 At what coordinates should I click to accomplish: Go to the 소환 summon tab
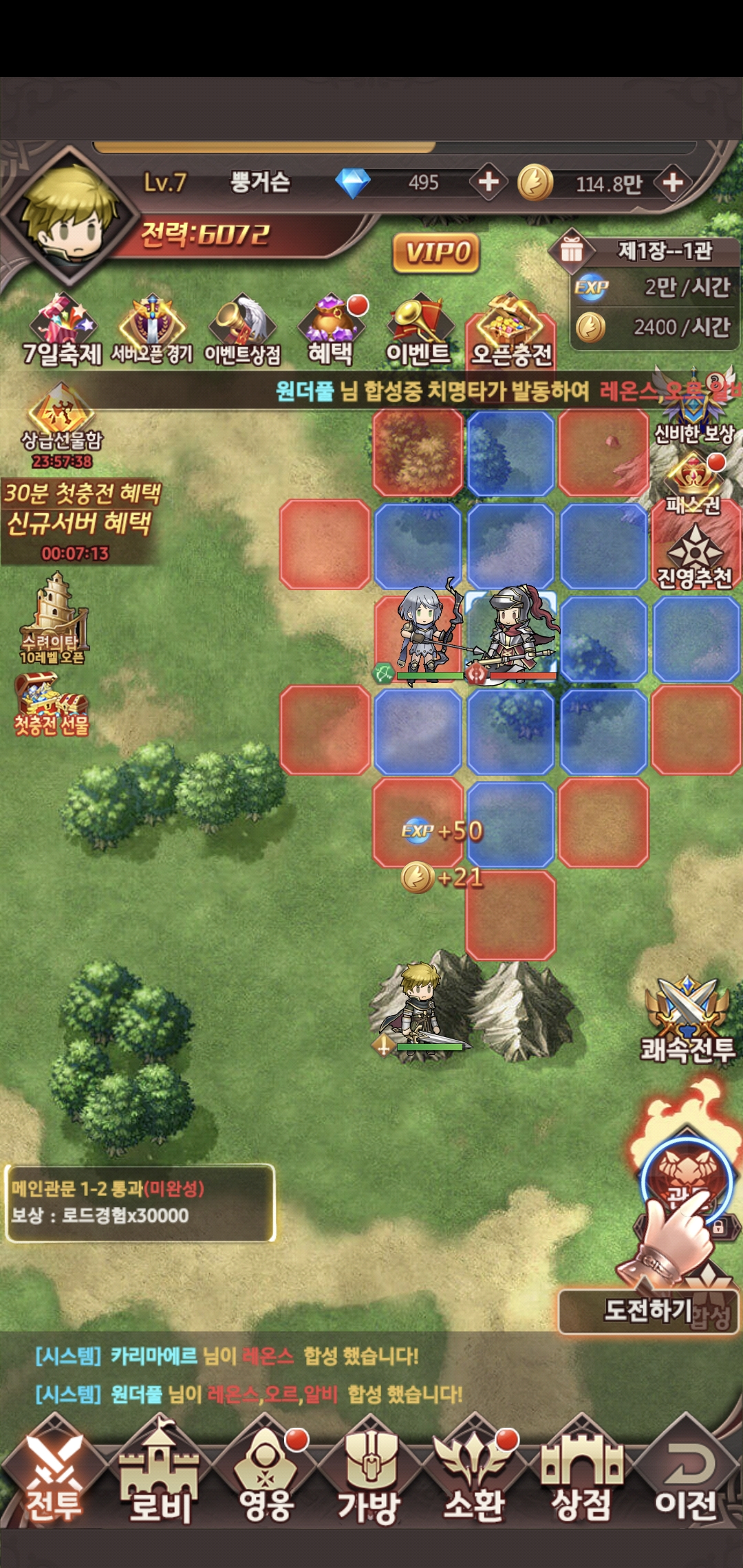pos(475,1473)
